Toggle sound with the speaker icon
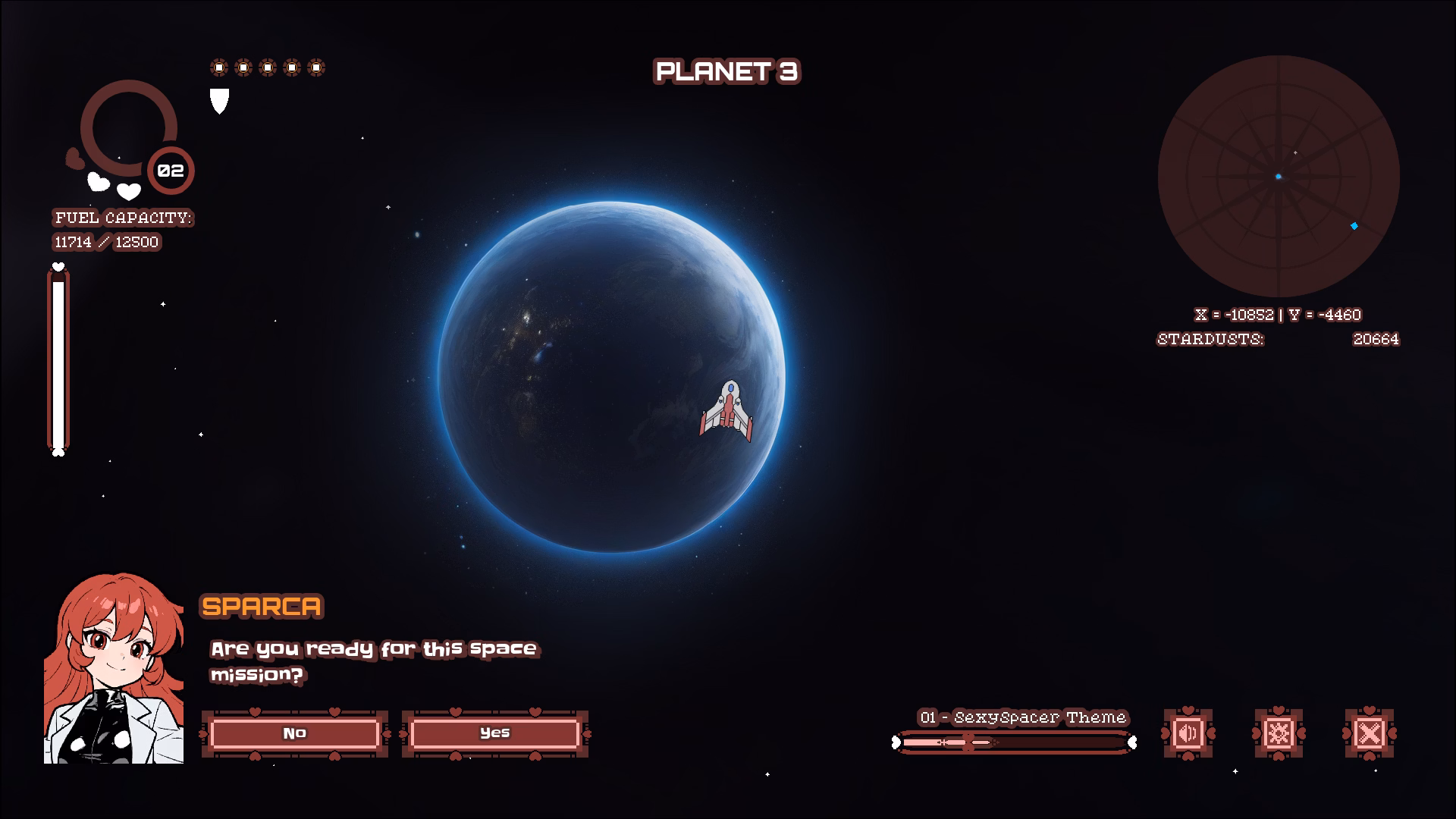This screenshot has height=819, width=1456. coord(1188,733)
